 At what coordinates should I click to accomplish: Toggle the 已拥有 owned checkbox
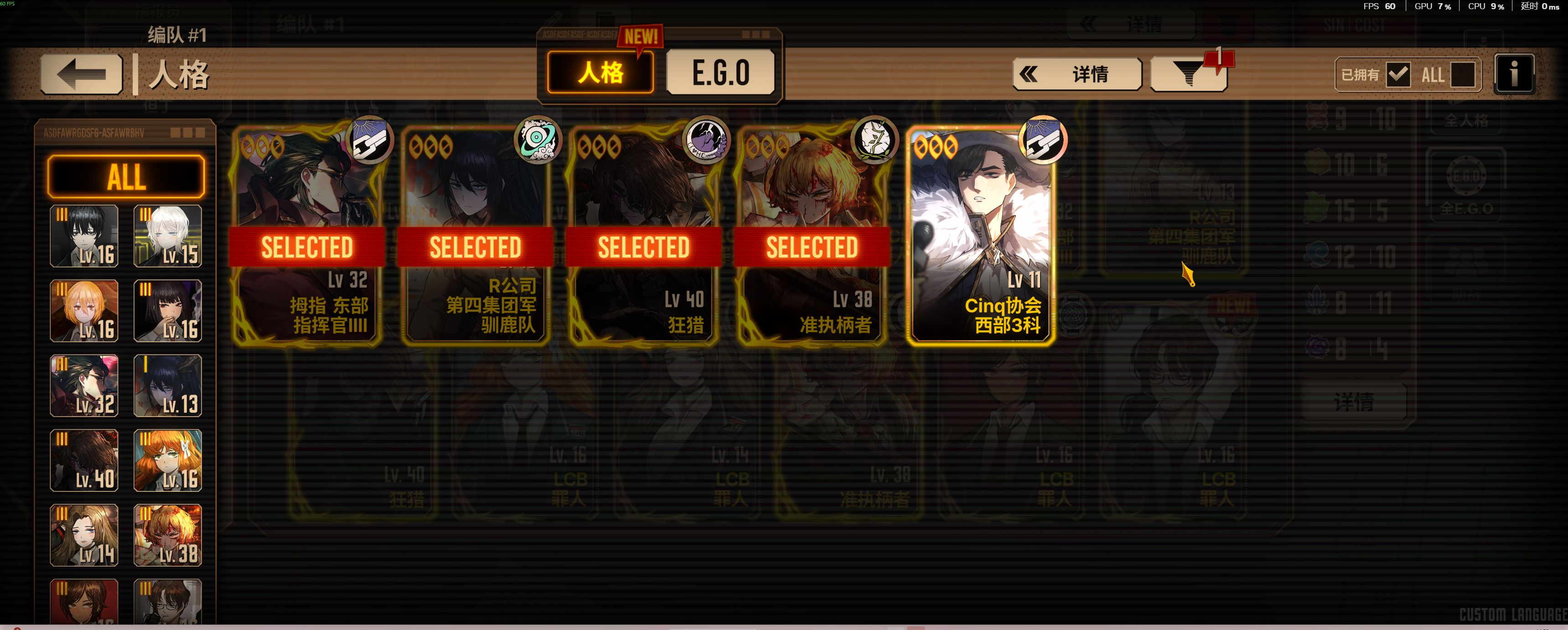tap(1397, 75)
